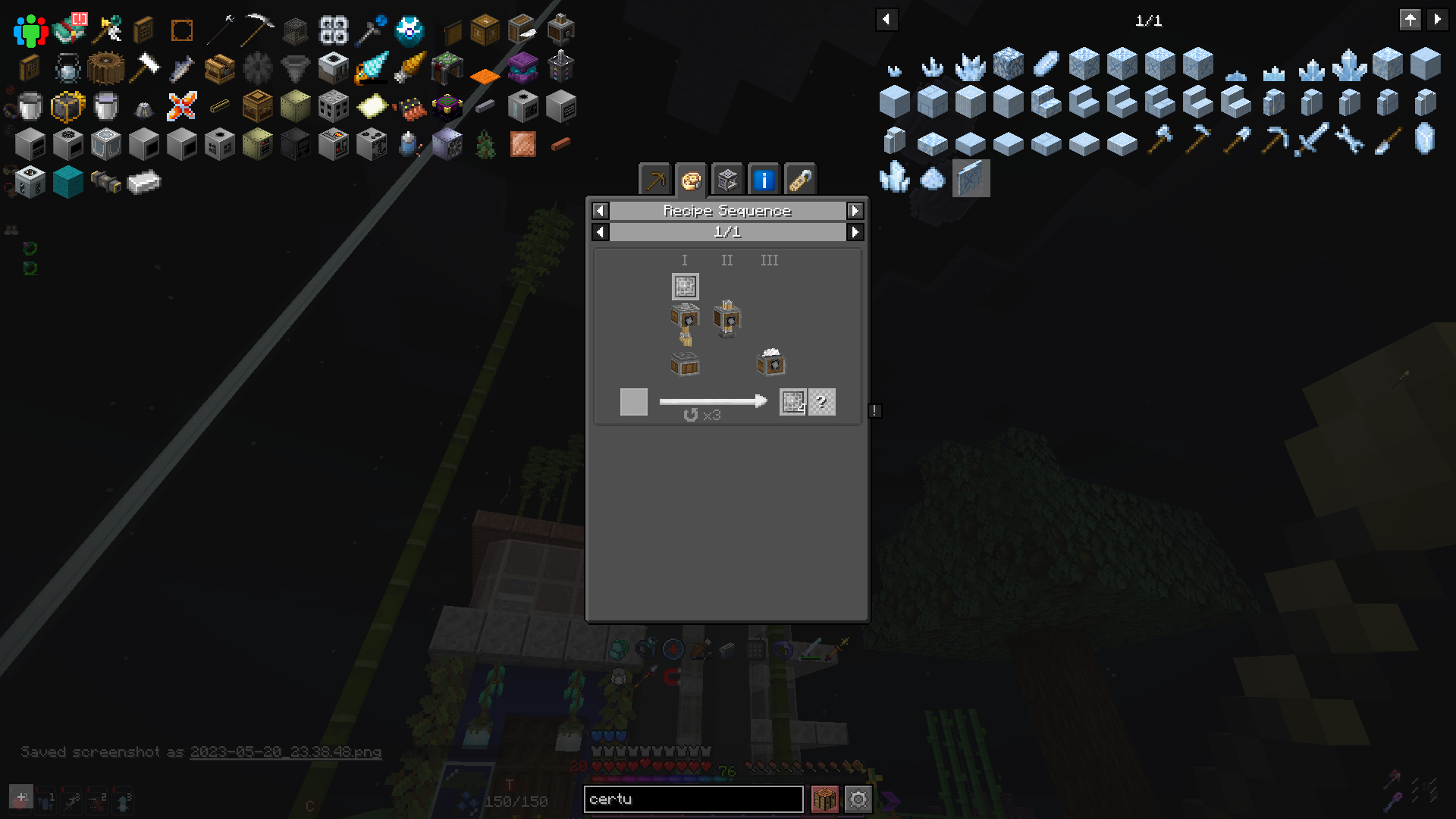Click inside the certu search field
This screenshot has width=1456, height=819.
[x=693, y=799]
